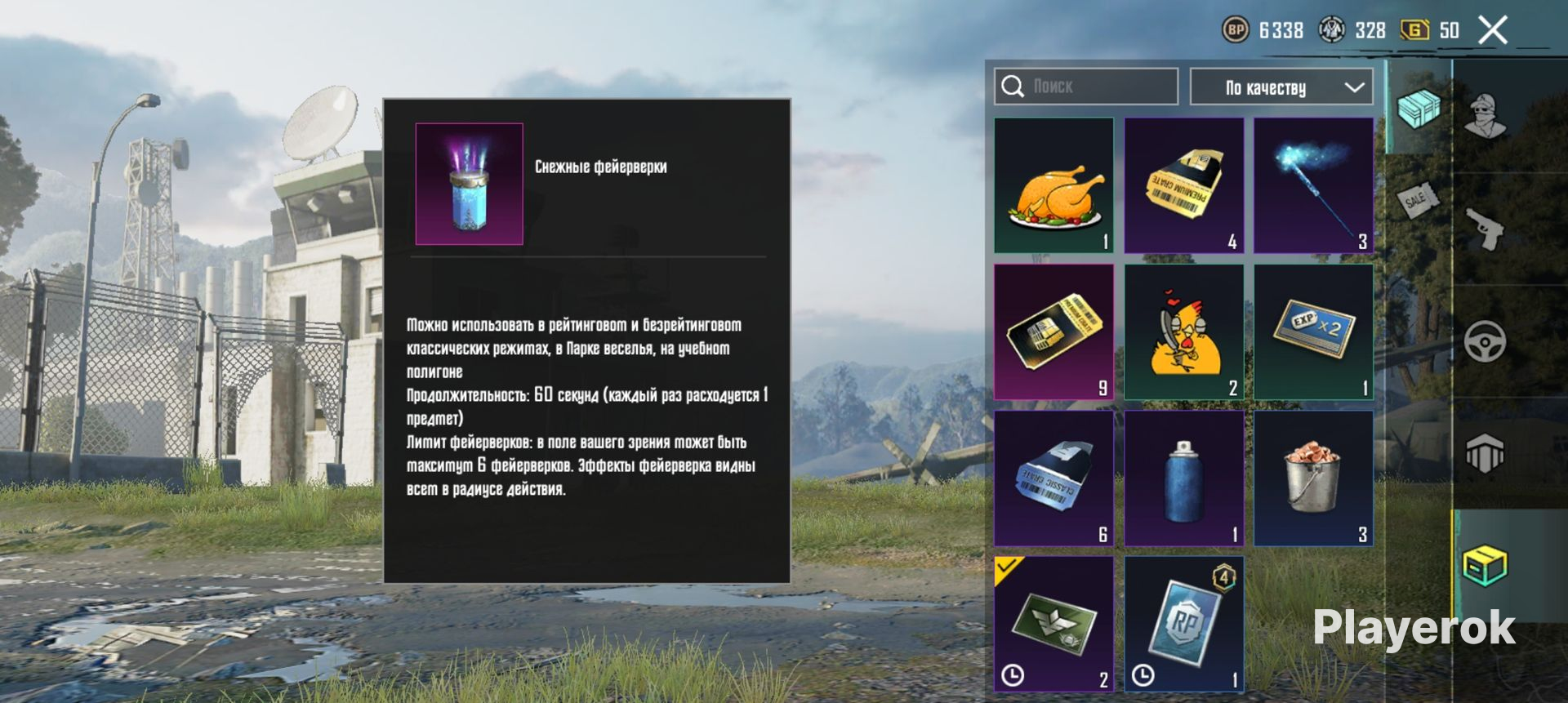Viewport: 1568px width, 703px height.
Task: Switch to the pistol weapons category
Action: [x=1486, y=229]
